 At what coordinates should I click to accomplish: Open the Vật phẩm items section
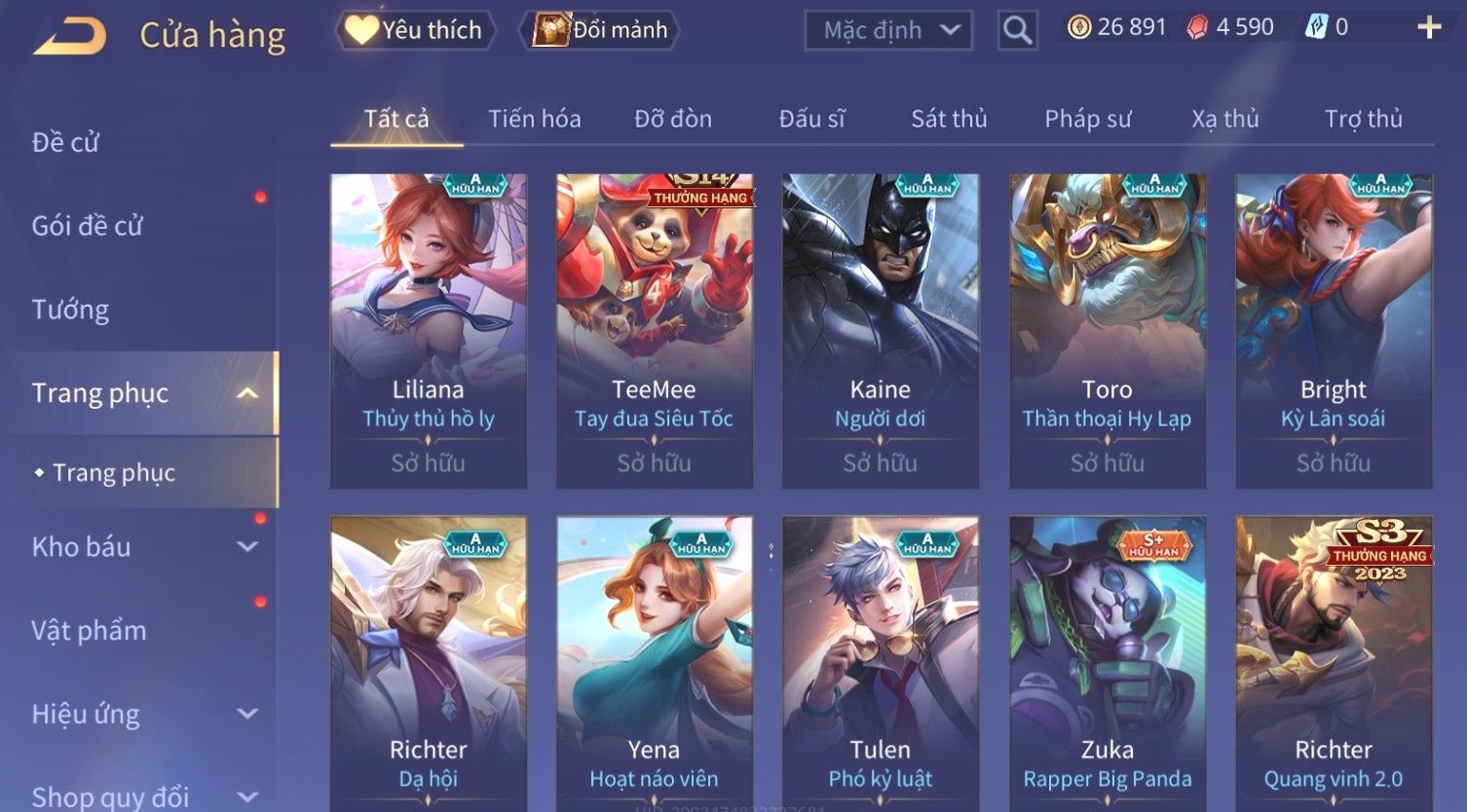89,631
